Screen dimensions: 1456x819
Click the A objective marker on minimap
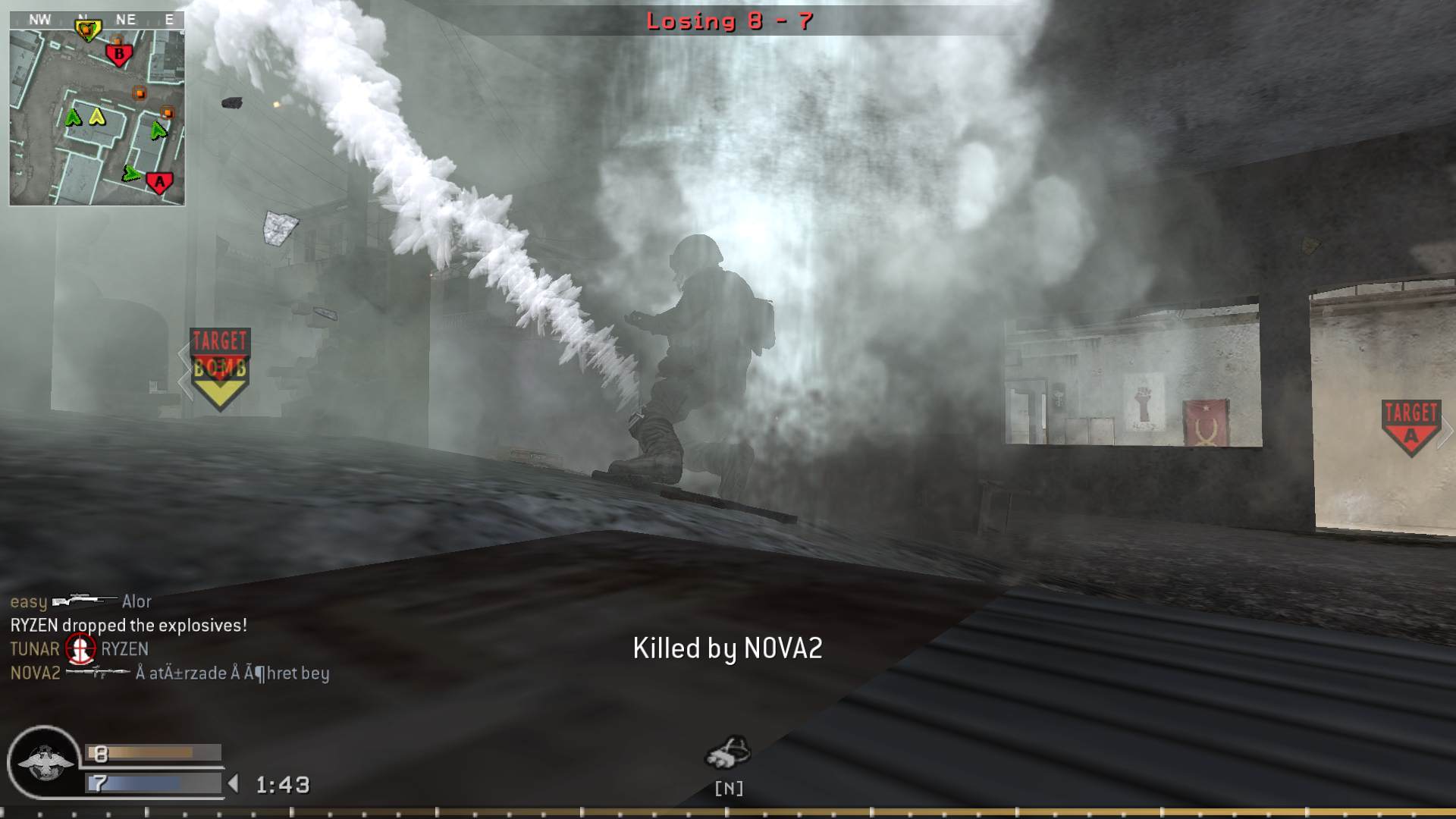pos(160,182)
